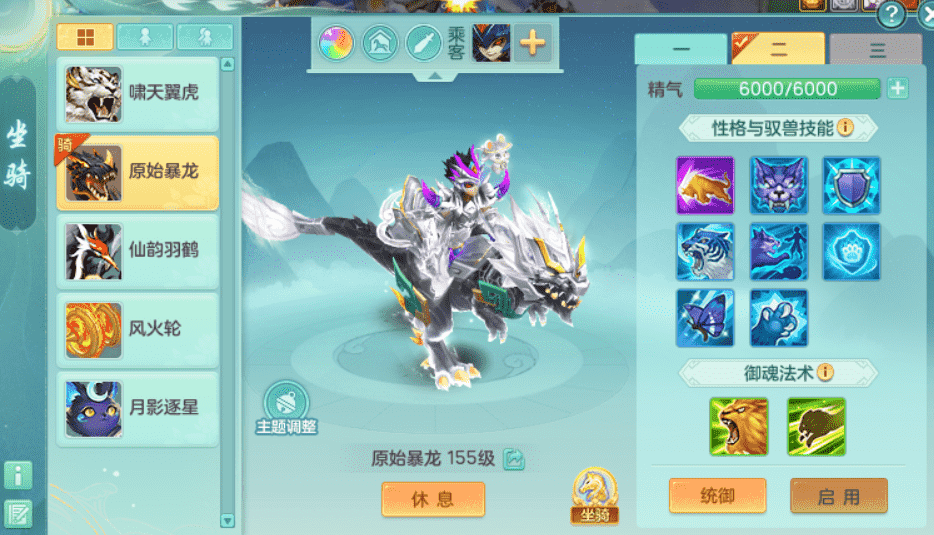Click the 统御 button
The height and width of the screenshot is (535, 934).
pyautogui.click(x=718, y=495)
